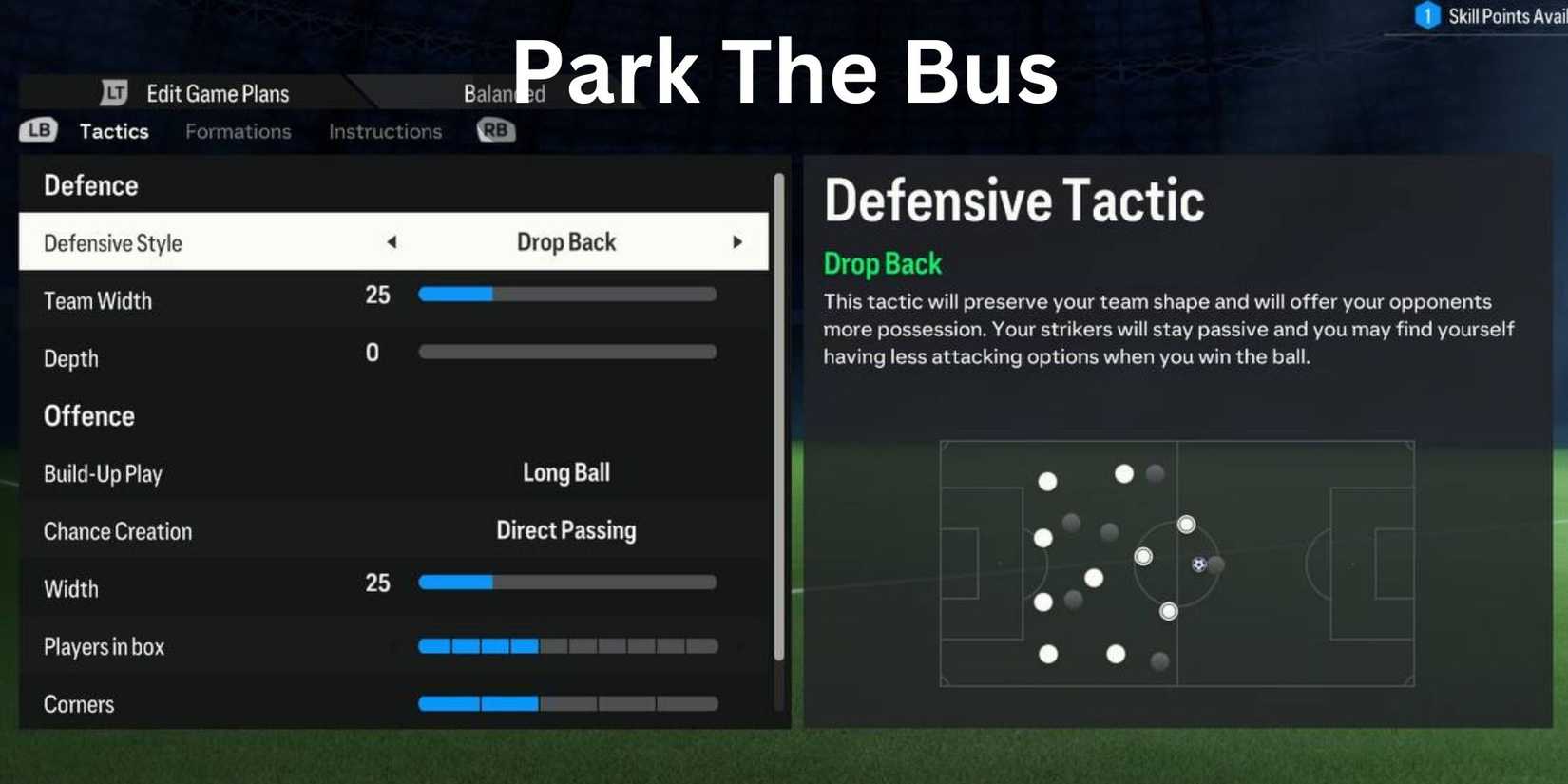Image resolution: width=1568 pixels, height=784 pixels.
Task: Click the RB button icon after Instructions
Action: (x=494, y=130)
